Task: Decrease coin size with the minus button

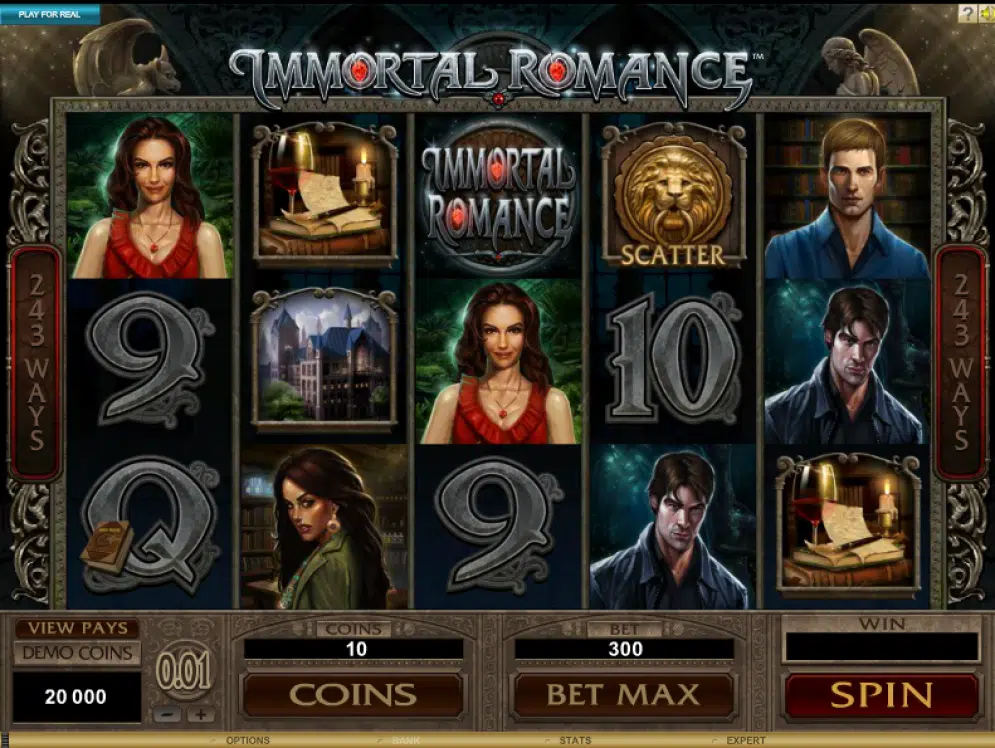Action: pyautogui.click(x=170, y=715)
